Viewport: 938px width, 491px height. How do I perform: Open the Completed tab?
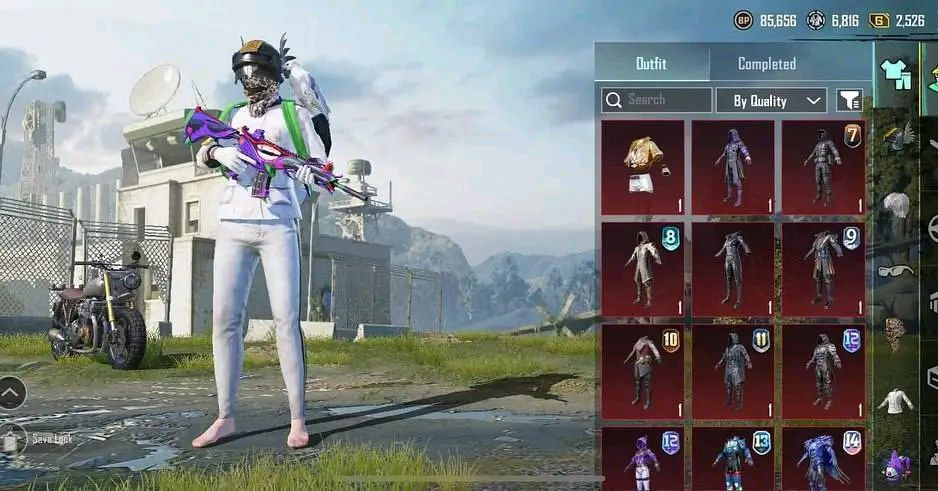click(766, 64)
